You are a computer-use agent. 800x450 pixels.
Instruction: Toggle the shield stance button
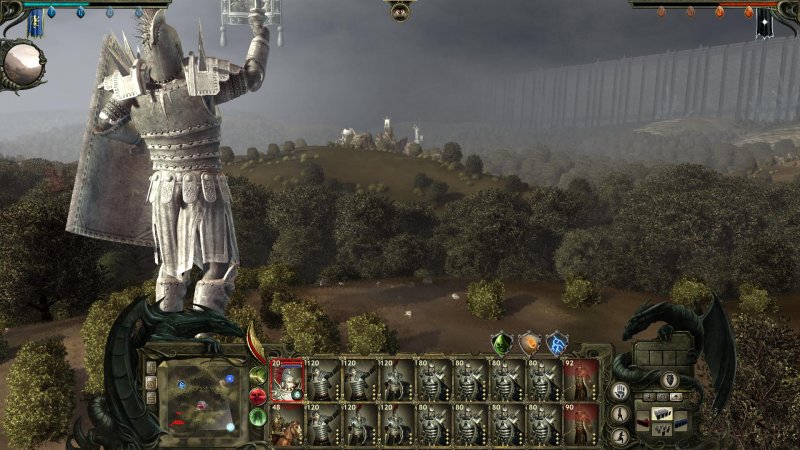pyautogui.click(x=669, y=380)
